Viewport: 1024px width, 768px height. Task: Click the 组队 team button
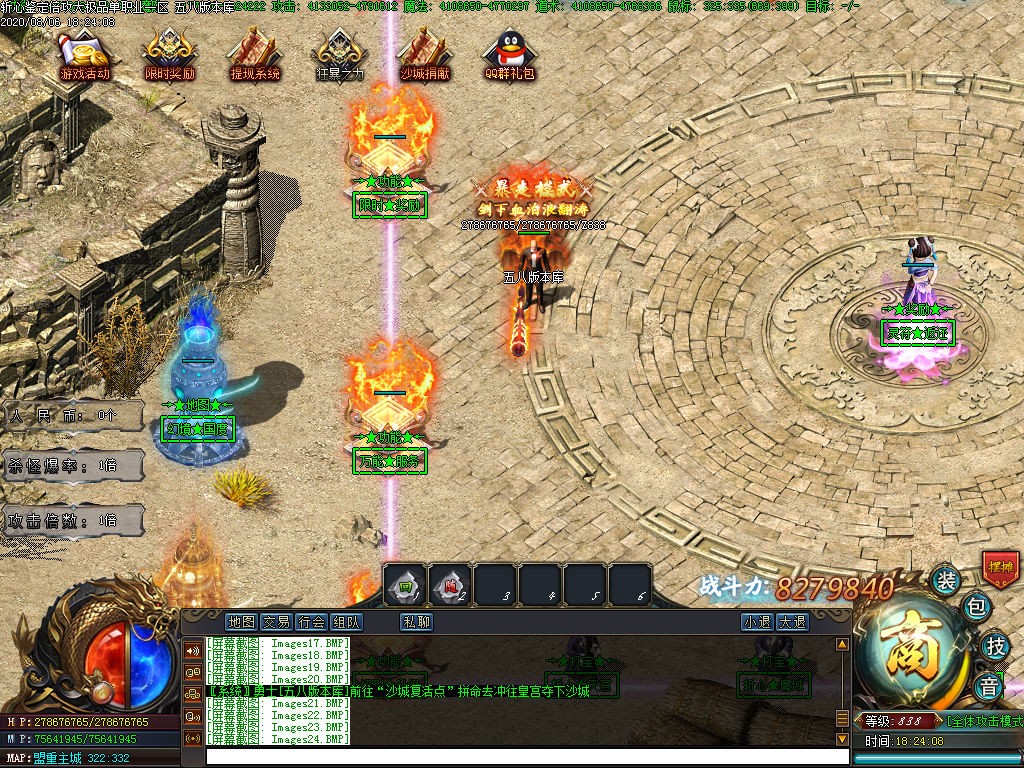pos(346,621)
